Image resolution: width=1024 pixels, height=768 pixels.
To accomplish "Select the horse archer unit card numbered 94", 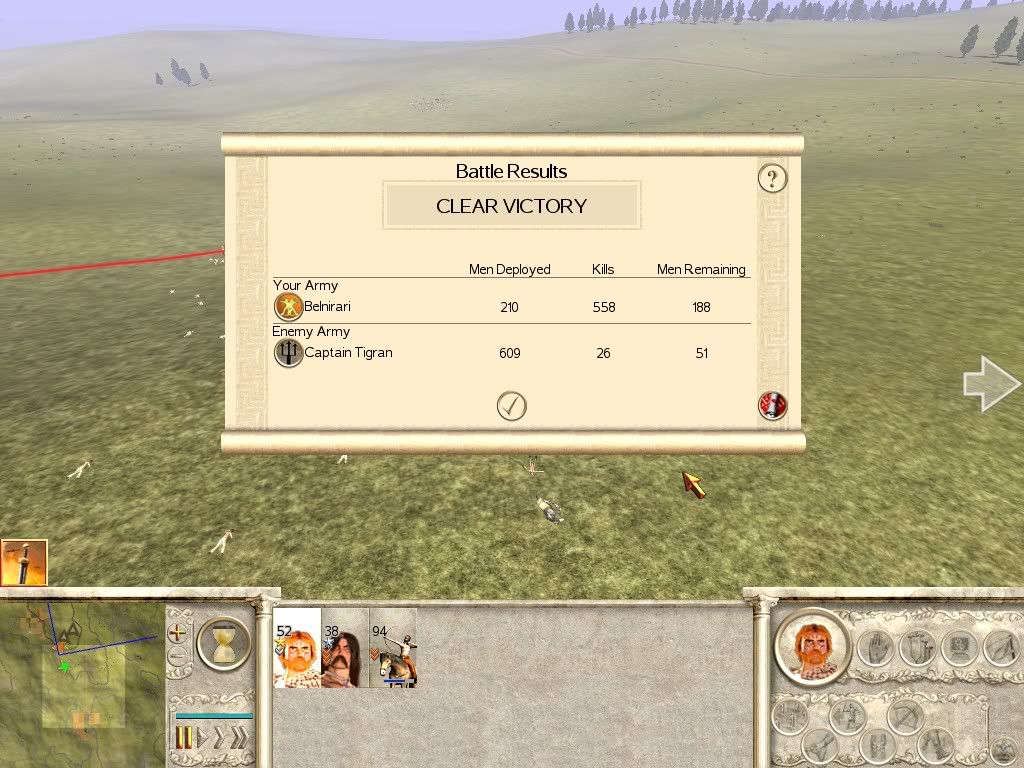I will click(x=393, y=647).
